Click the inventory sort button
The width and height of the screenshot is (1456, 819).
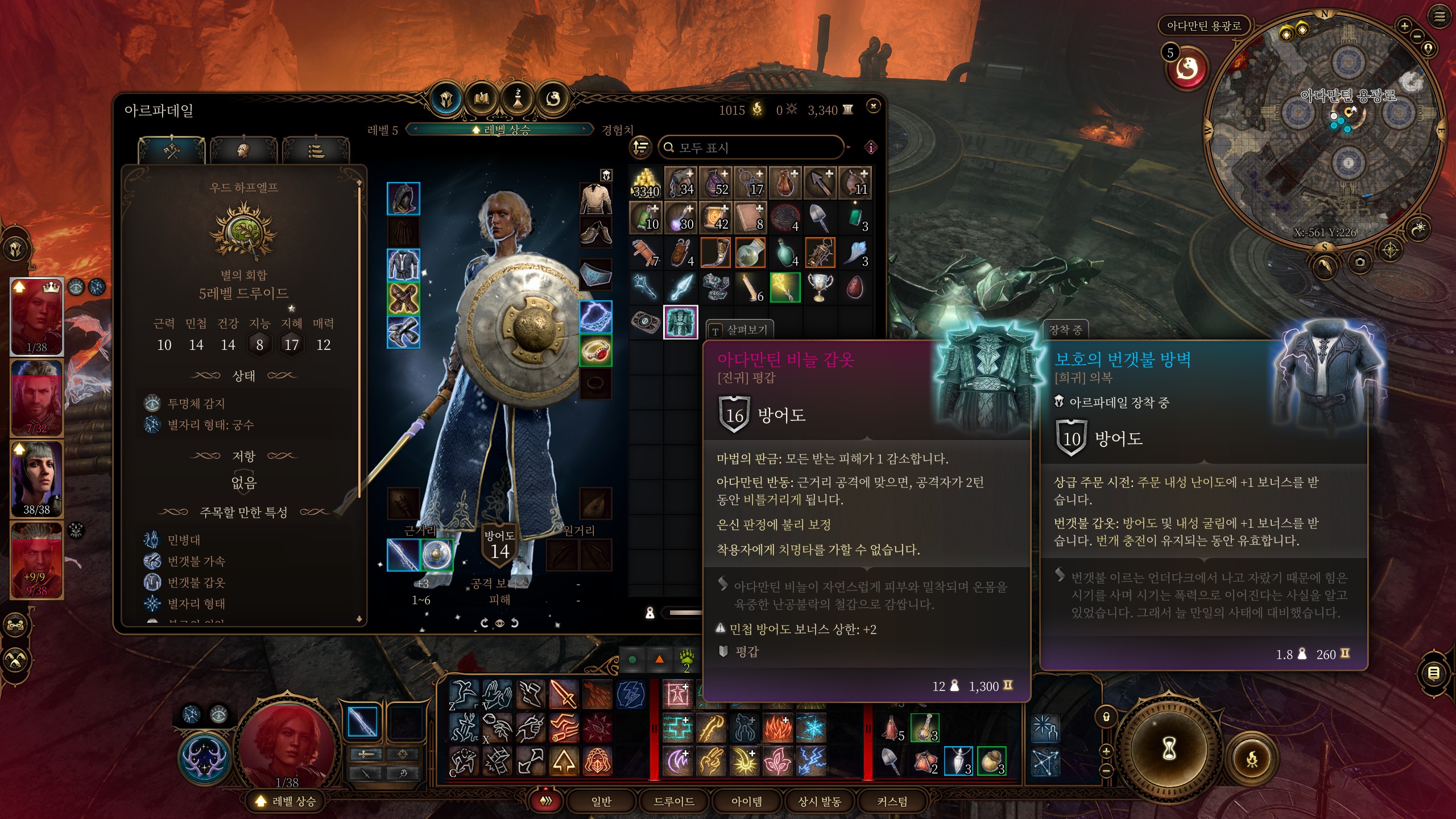(641, 148)
